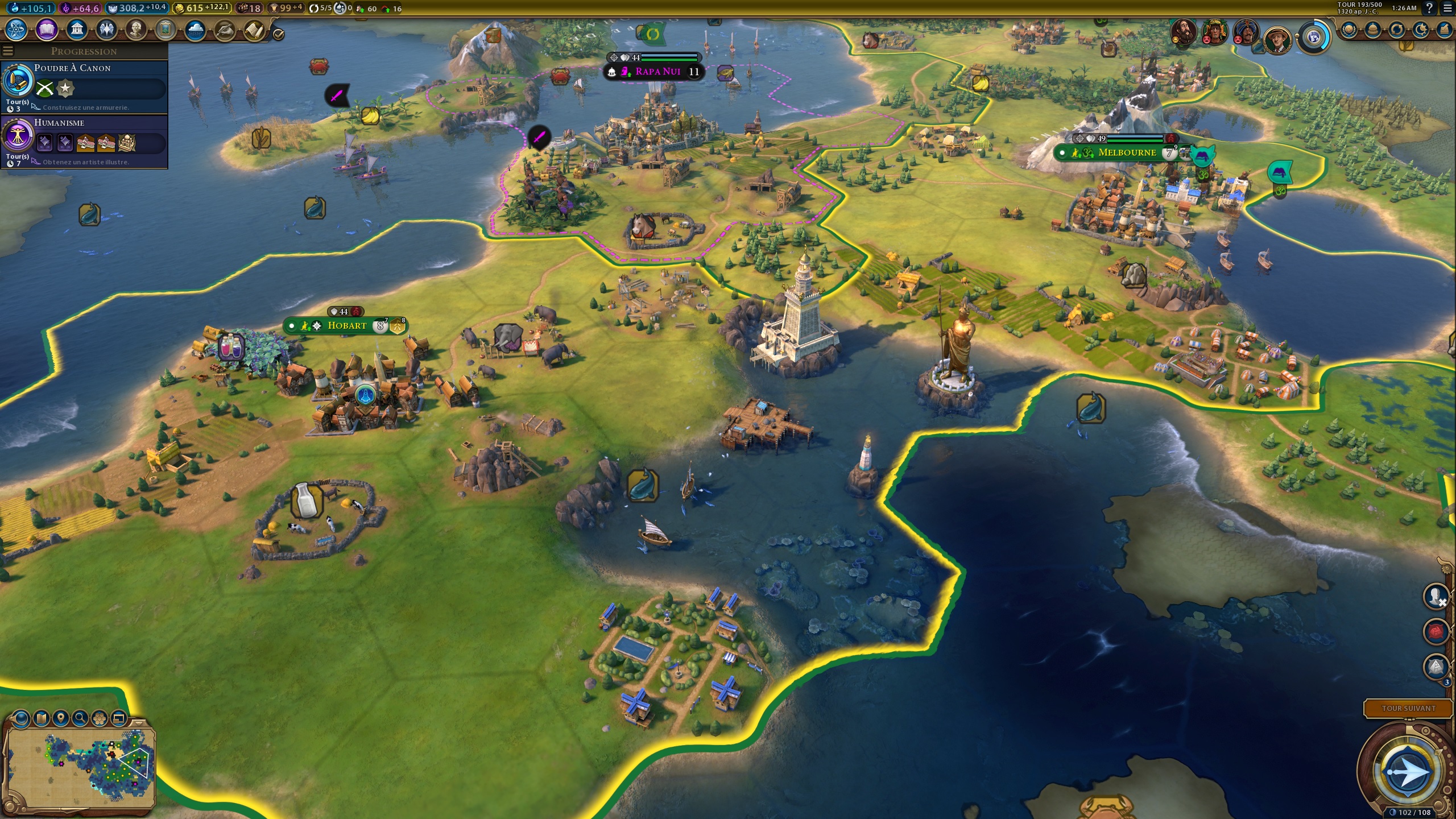Open the great people bust icon
This screenshot has height=819, width=1456.
point(136,30)
